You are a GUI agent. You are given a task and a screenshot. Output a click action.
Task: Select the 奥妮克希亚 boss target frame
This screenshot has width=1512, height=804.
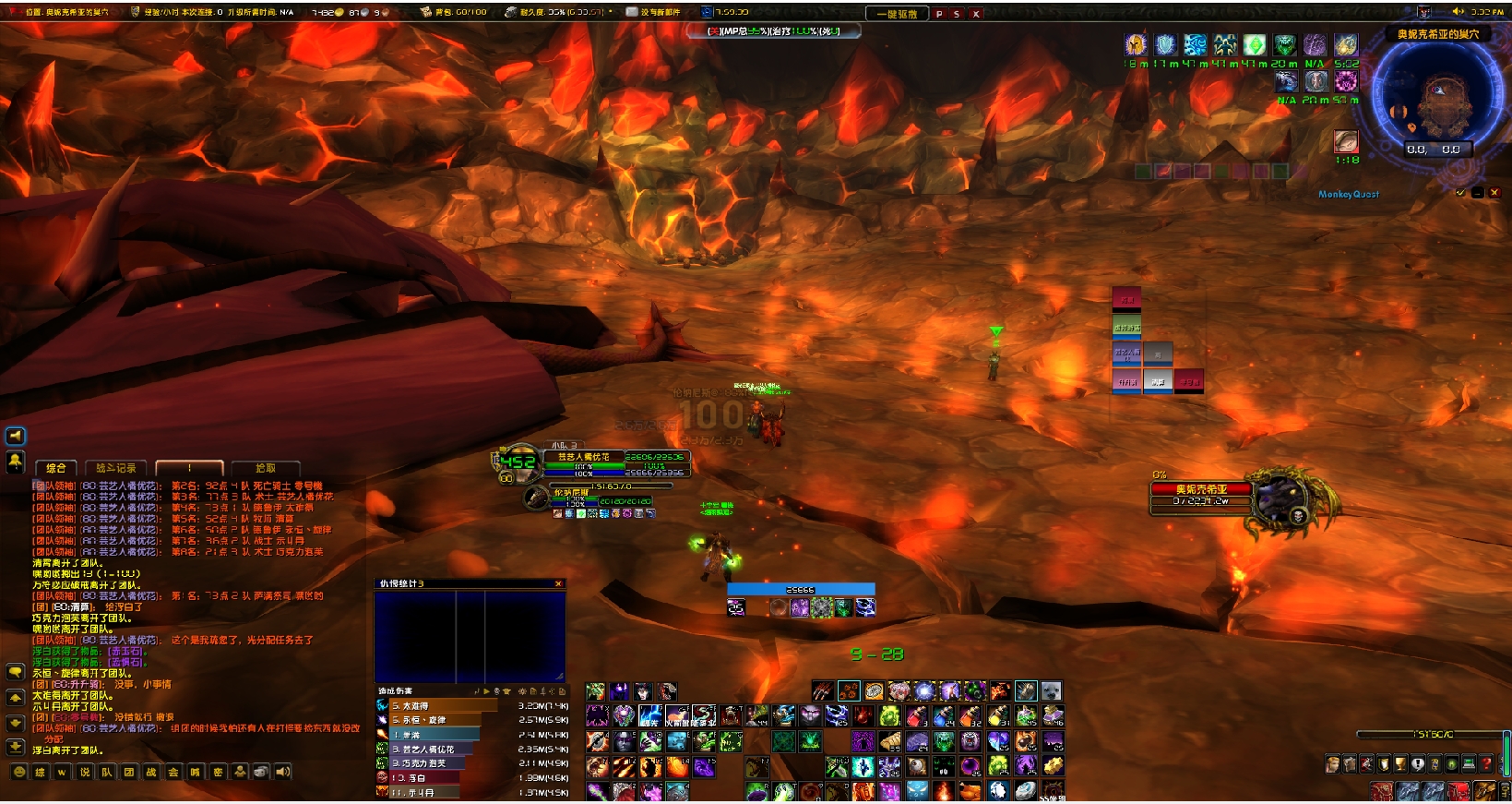click(x=1201, y=496)
